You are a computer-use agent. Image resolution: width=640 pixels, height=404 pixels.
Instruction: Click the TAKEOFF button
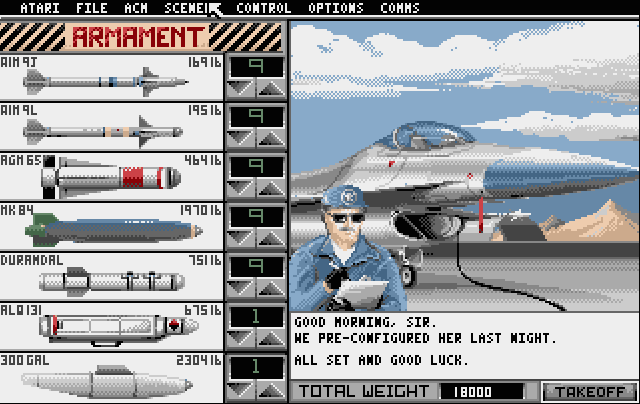590,391
